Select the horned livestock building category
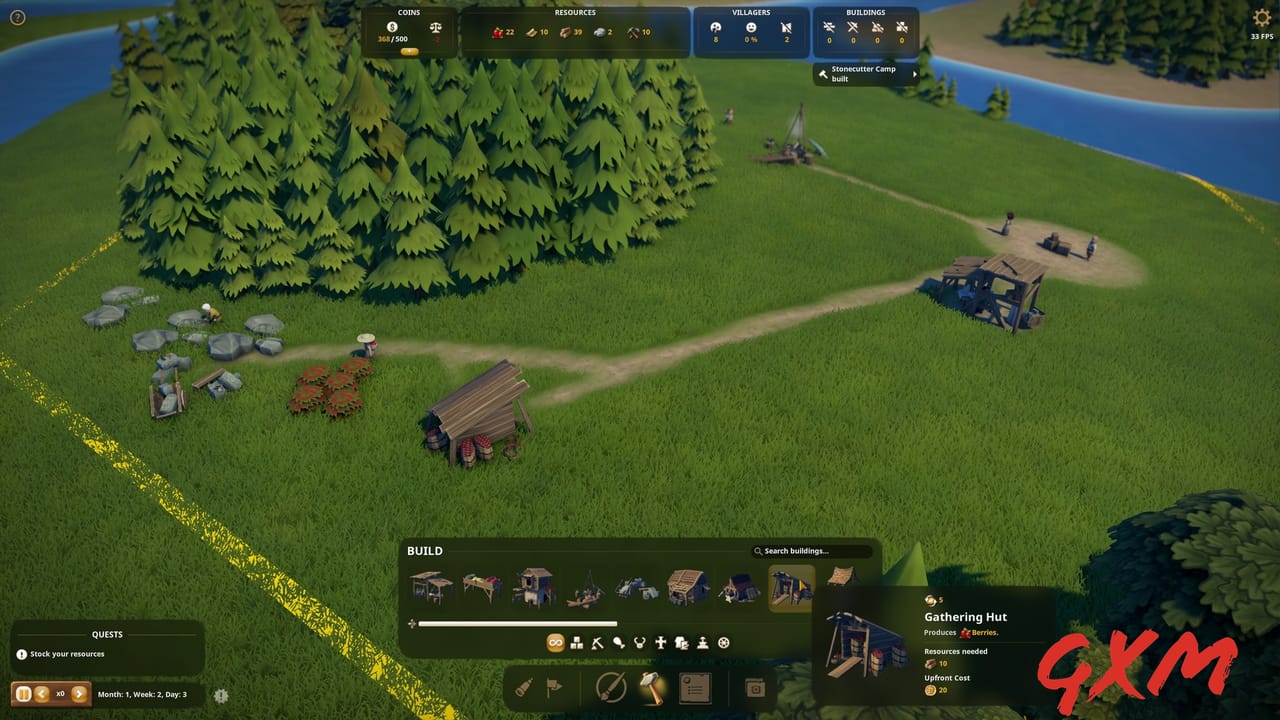The height and width of the screenshot is (720, 1280). click(x=639, y=643)
